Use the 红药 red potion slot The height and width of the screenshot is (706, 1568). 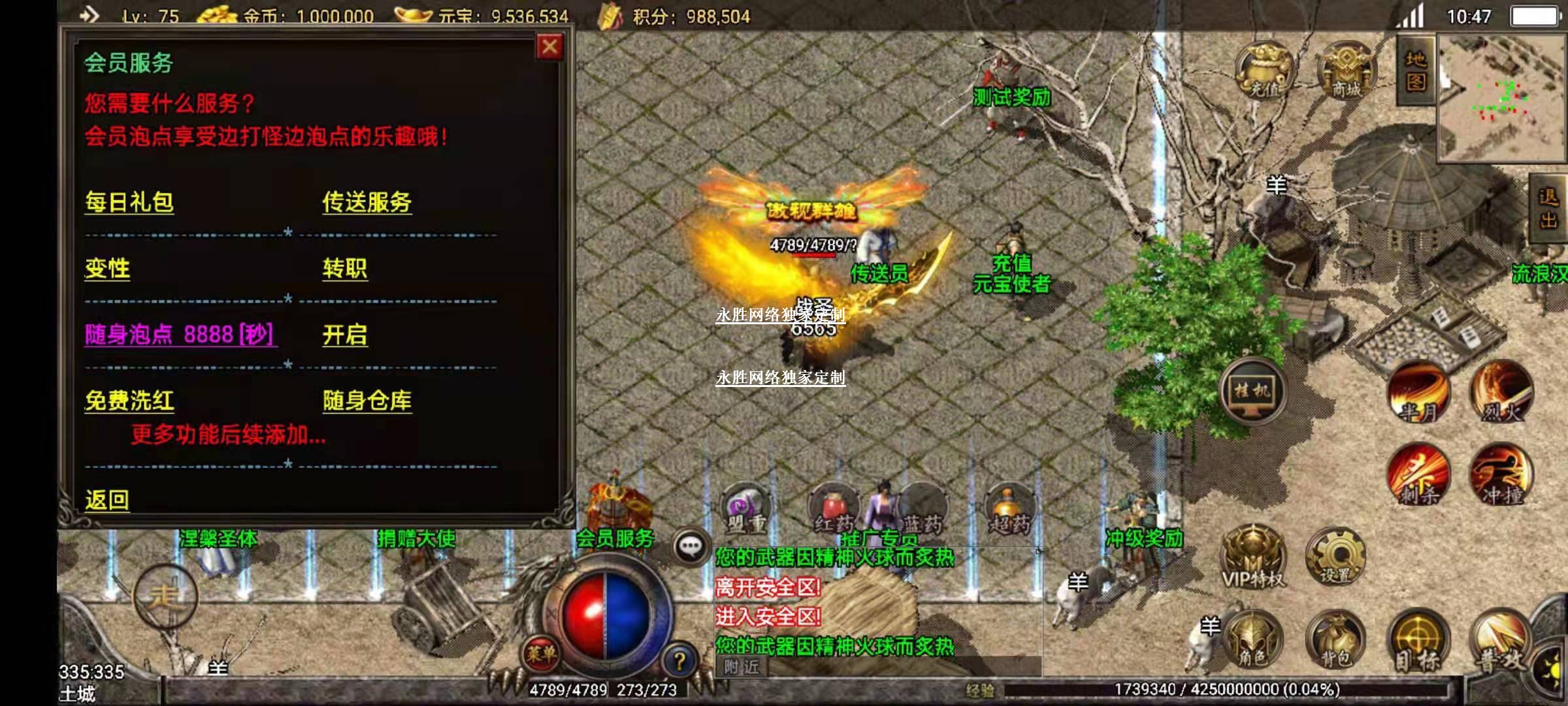pyautogui.click(x=834, y=511)
